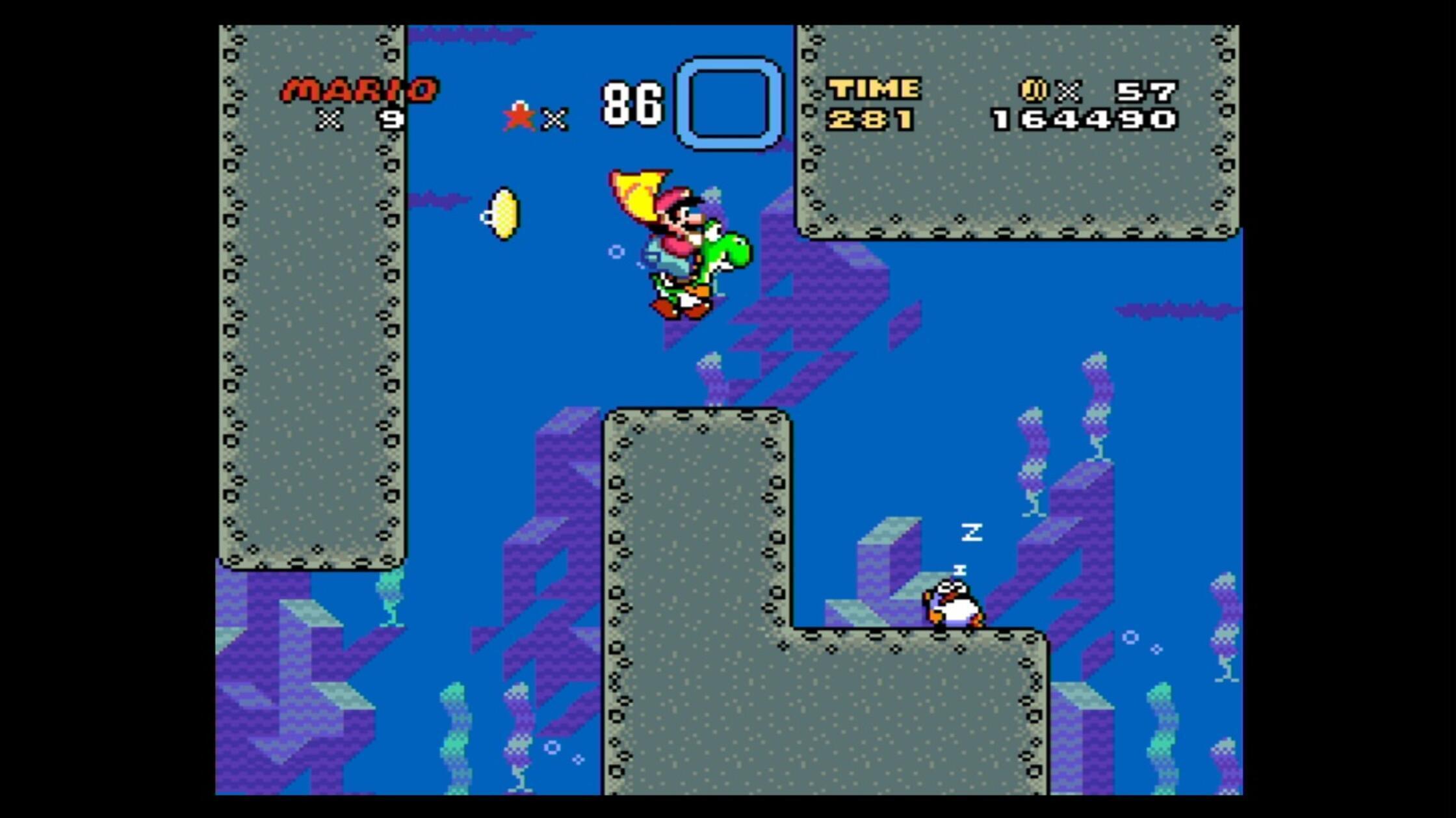The width and height of the screenshot is (1456, 818).
Task: Click the timer reading 281
Action: 871,120
